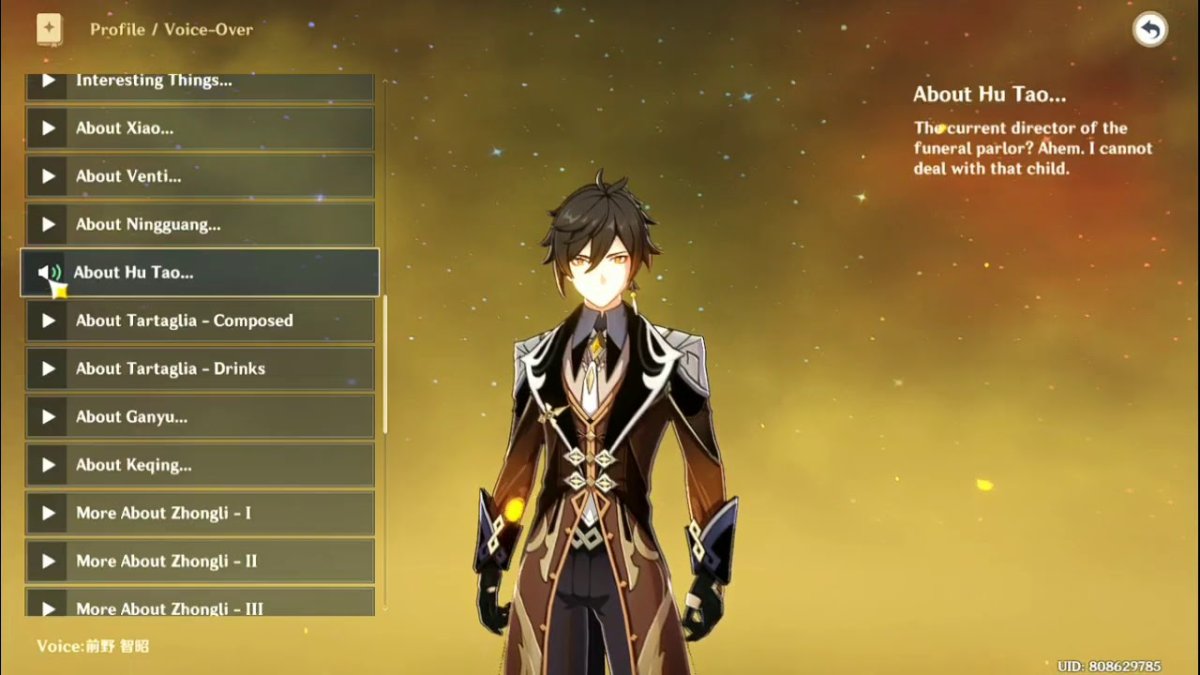Image resolution: width=1200 pixels, height=675 pixels.
Task: Play the About Xiao voice-over
Action: coord(200,128)
